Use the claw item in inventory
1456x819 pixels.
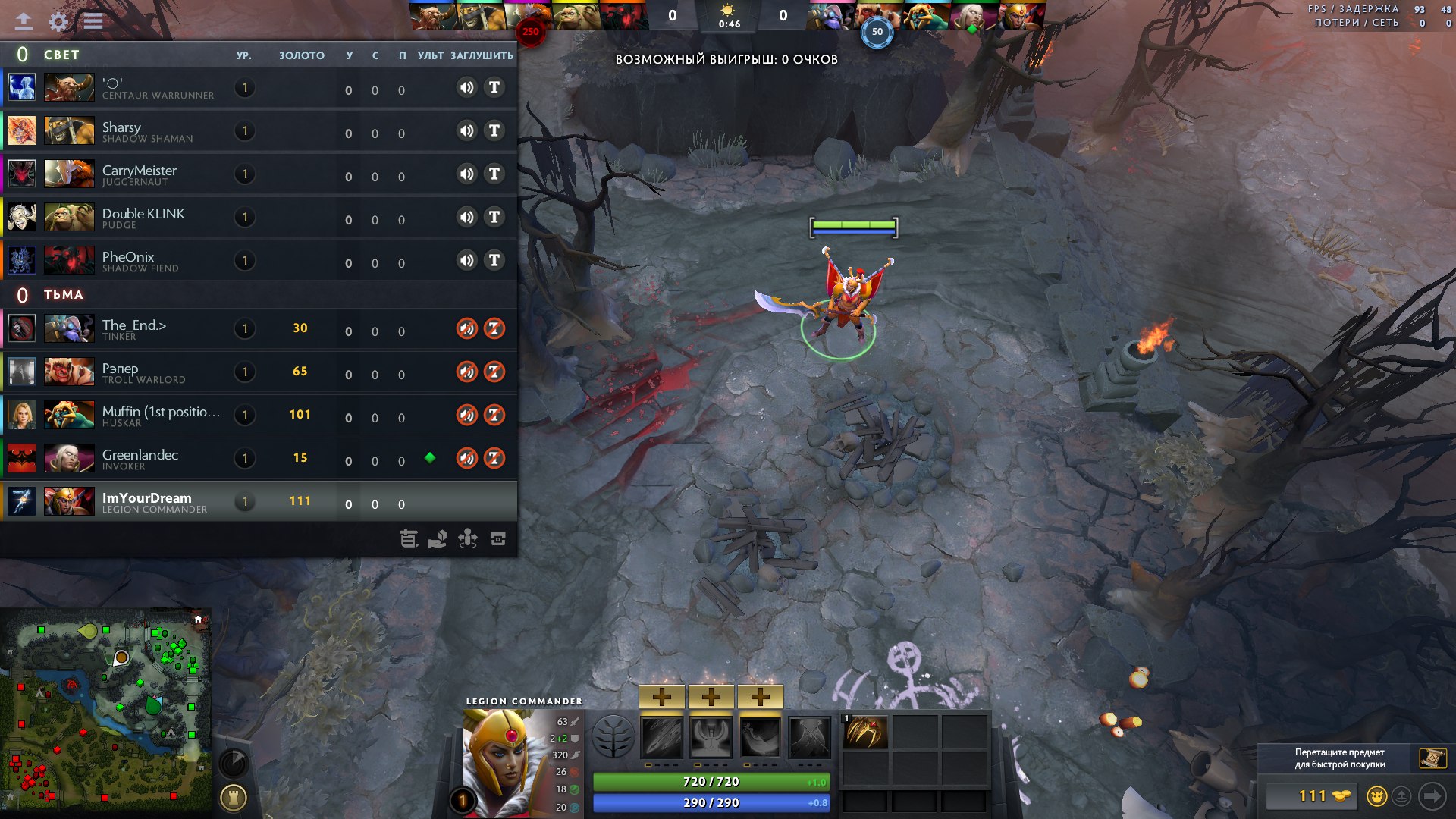coord(865,733)
